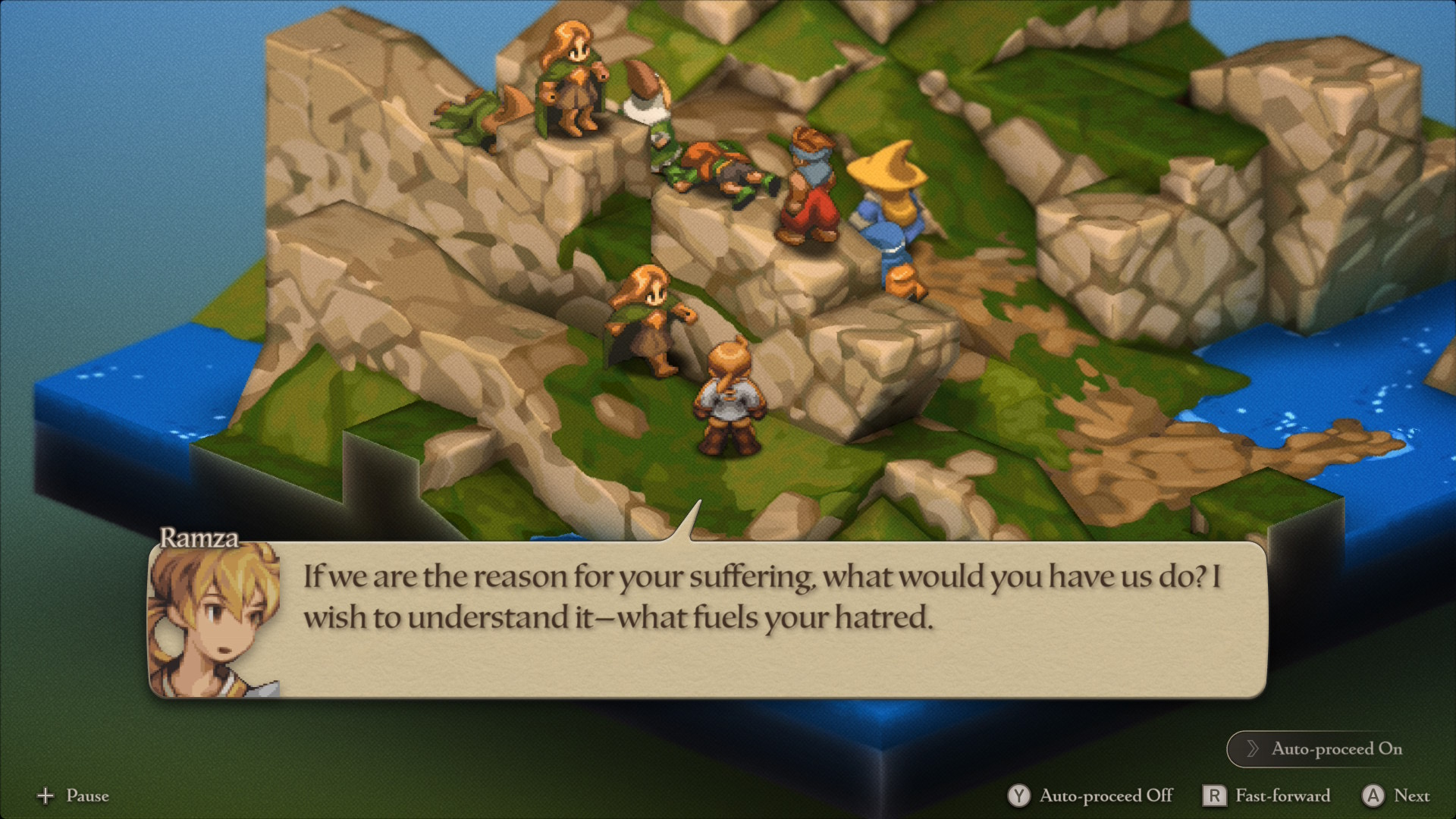Advance Ramza's dialogue box

707,619
